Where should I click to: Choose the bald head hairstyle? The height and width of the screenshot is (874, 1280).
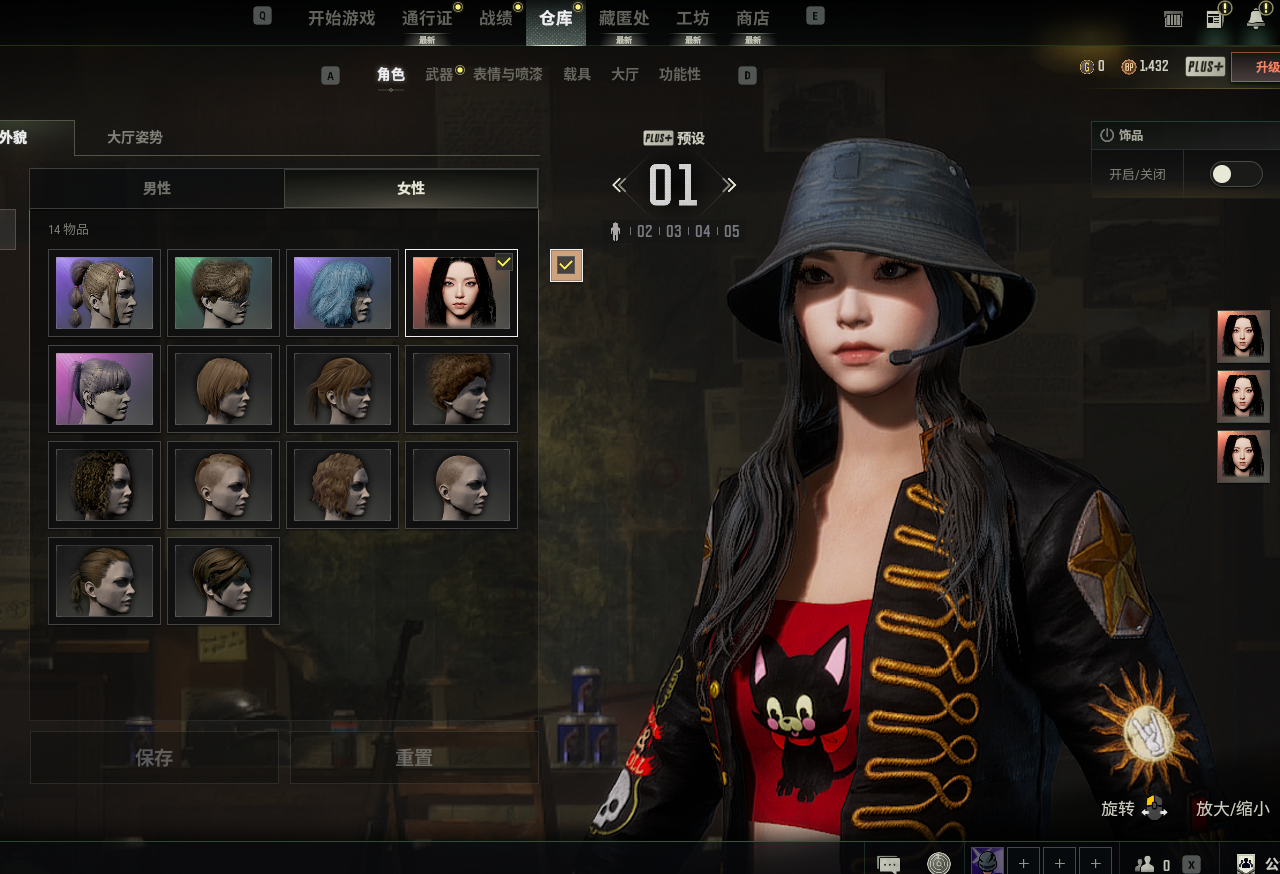point(461,485)
